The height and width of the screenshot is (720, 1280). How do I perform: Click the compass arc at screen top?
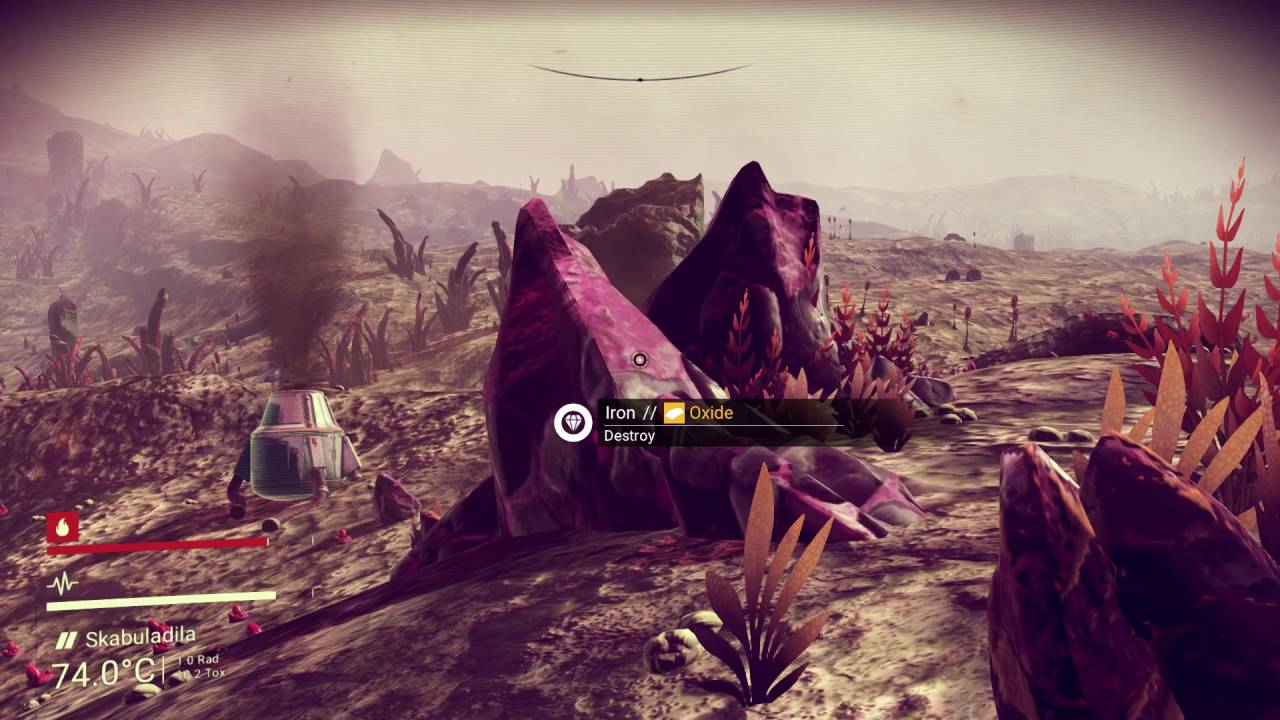(640, 75)
